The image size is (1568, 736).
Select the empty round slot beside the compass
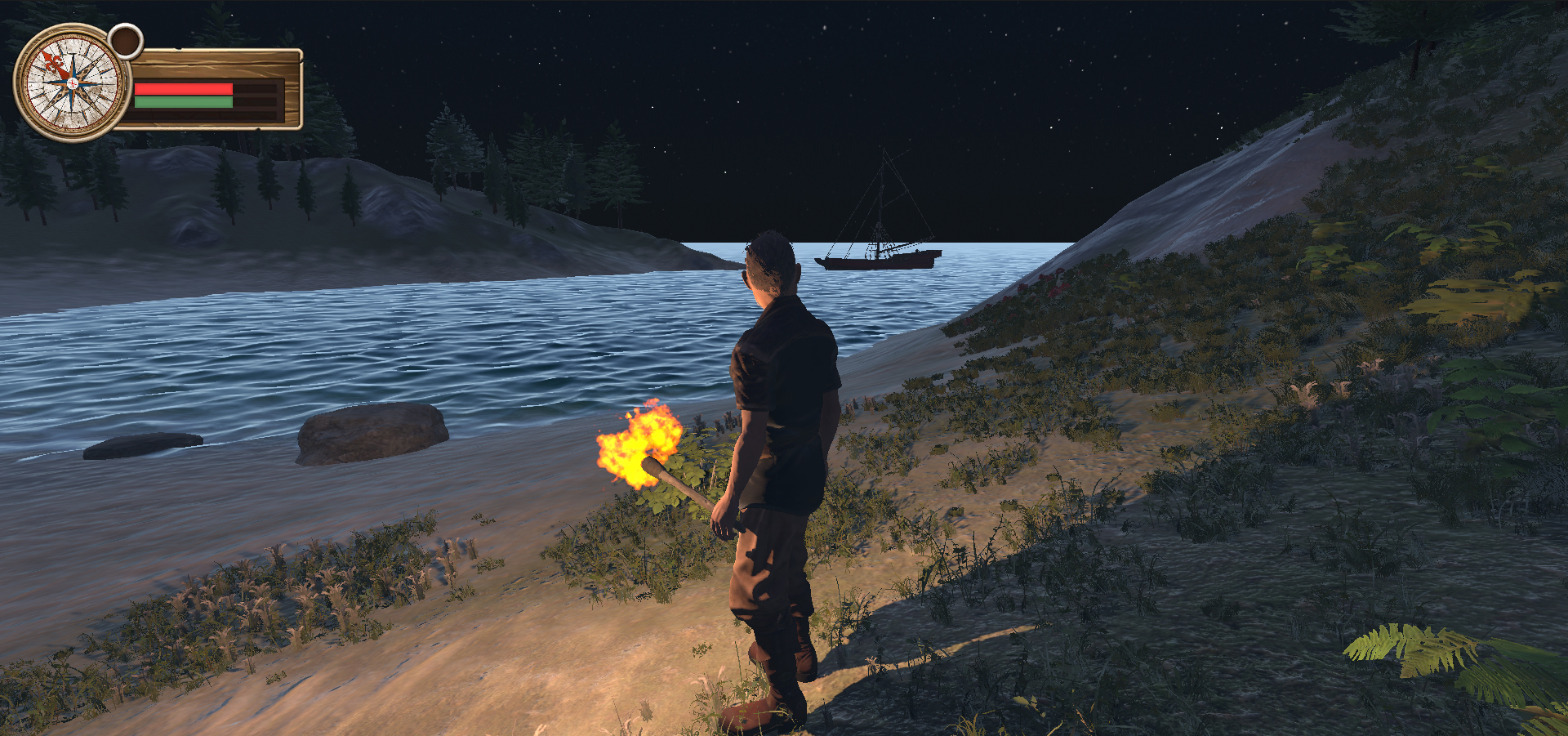(x=126, y=41)
